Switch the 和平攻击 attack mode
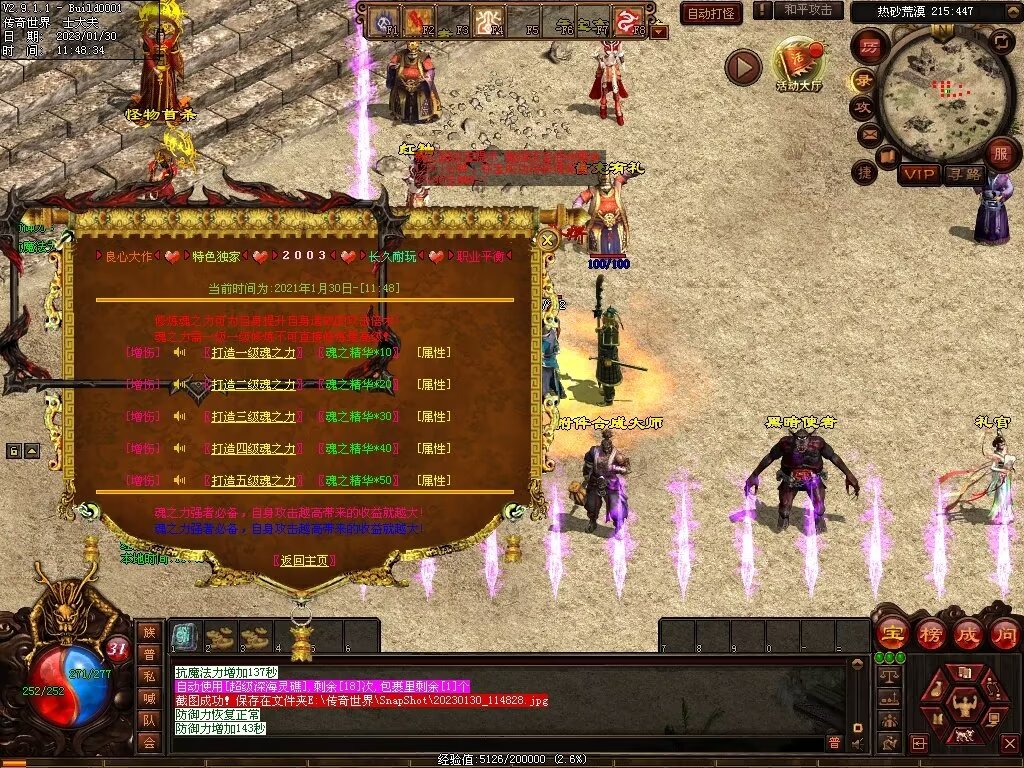This screenshot has width=1024, height=768. [807, 10]
